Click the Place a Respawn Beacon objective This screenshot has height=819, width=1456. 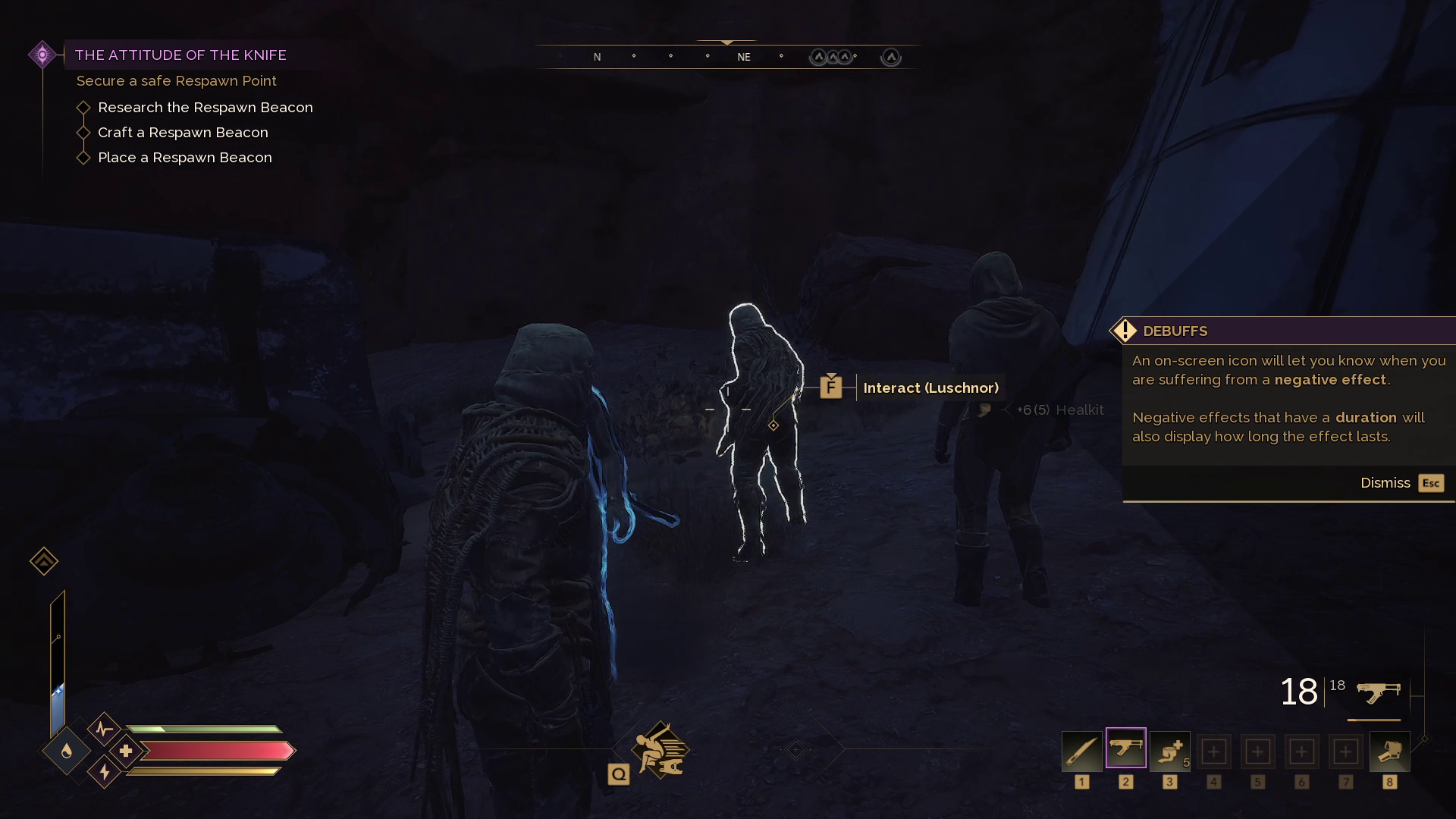pyautogui.click(x=184, y=158)
